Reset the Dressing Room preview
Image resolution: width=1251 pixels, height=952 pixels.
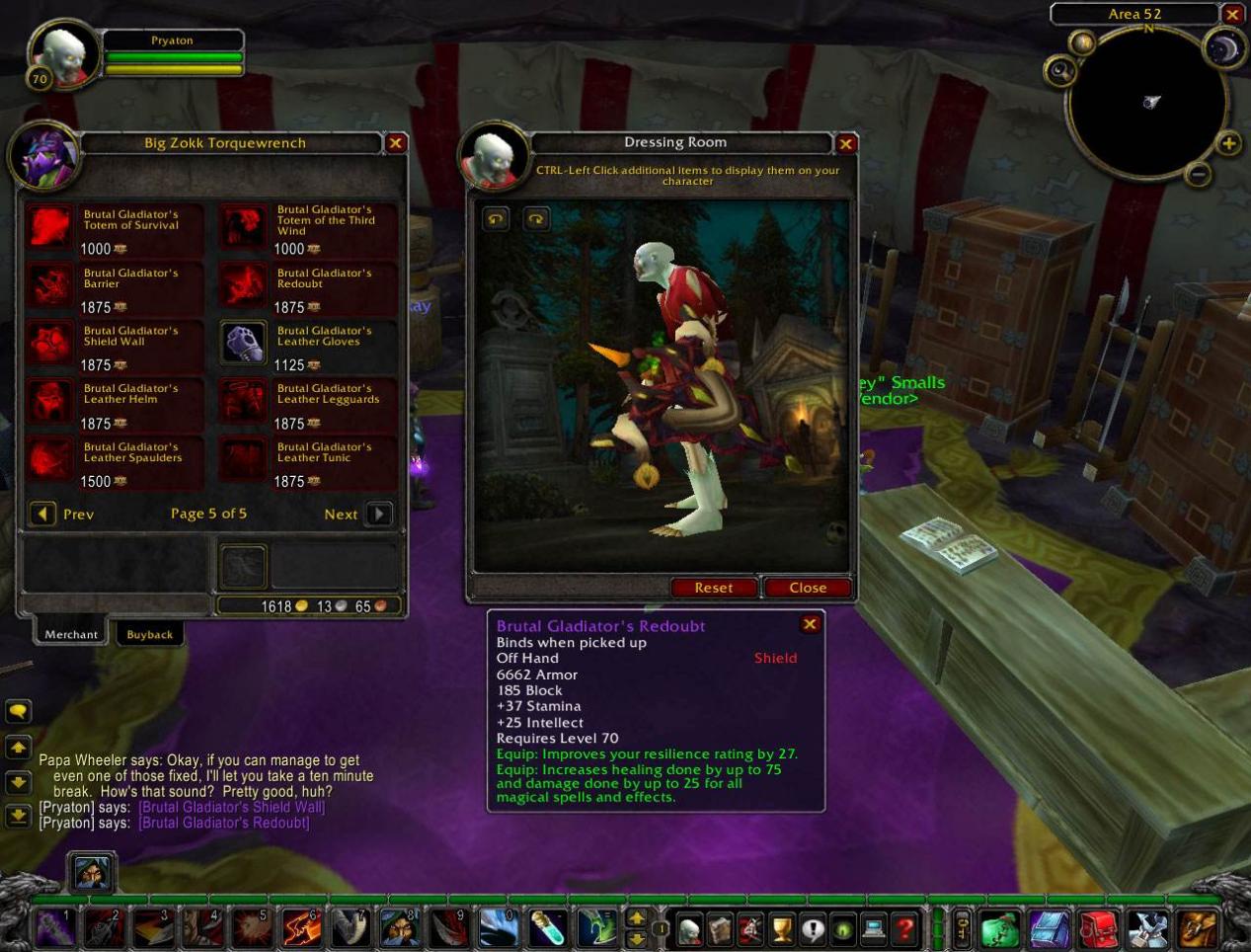(713, 588)
